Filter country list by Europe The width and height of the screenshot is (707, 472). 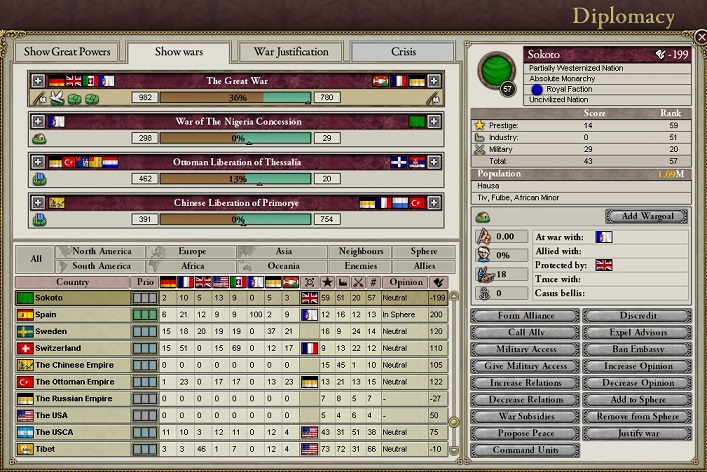point(191,252)
